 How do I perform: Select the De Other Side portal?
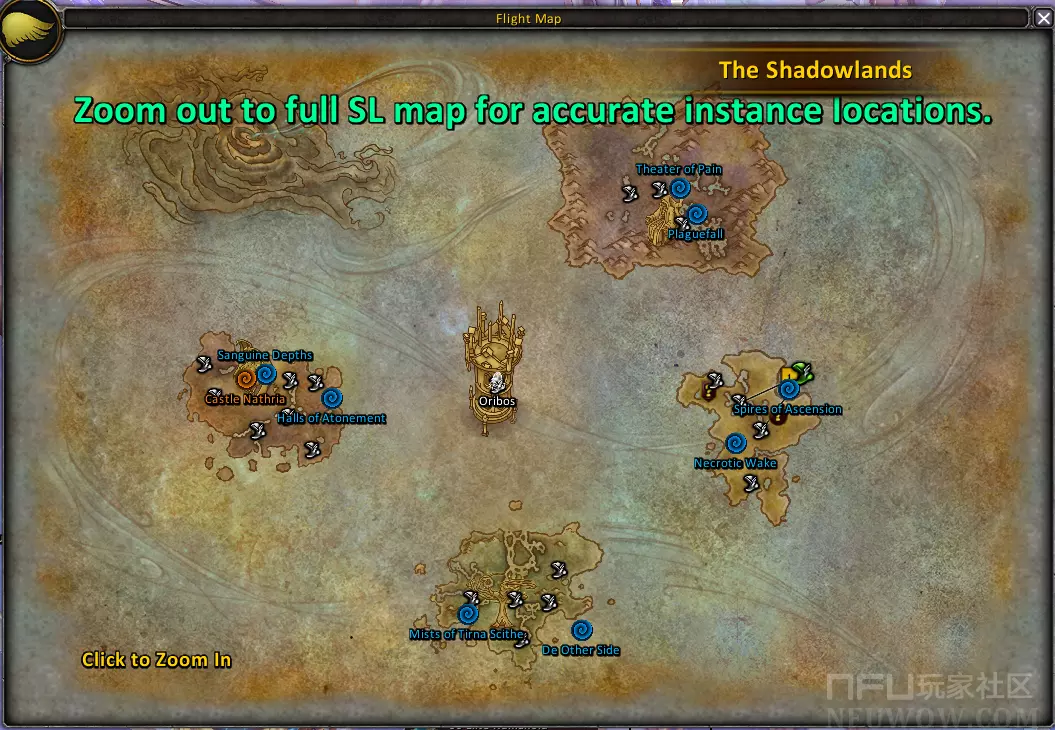[x=581, y=630]
